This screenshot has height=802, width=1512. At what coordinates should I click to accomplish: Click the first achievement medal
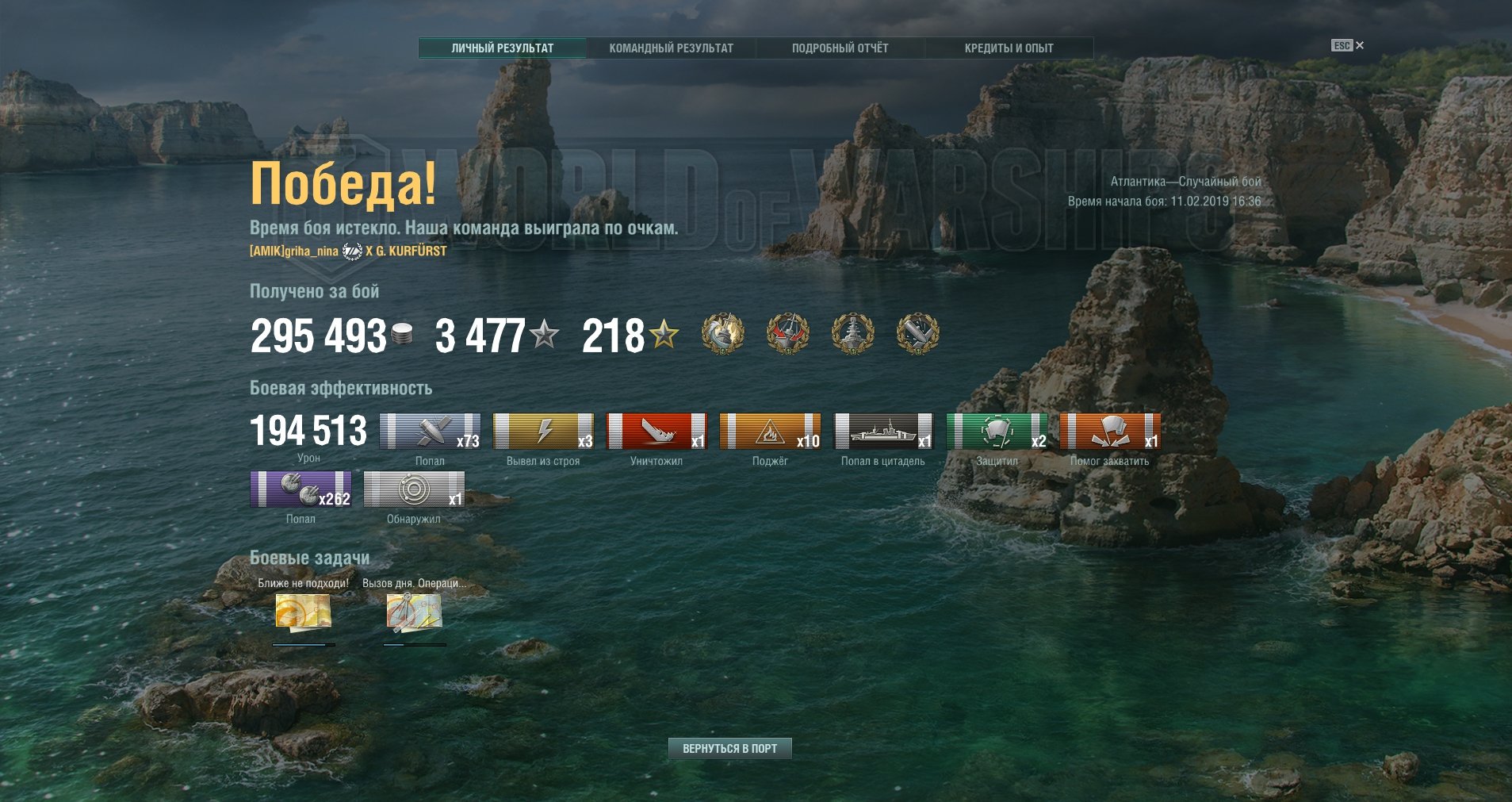click(x=723, y=333)
